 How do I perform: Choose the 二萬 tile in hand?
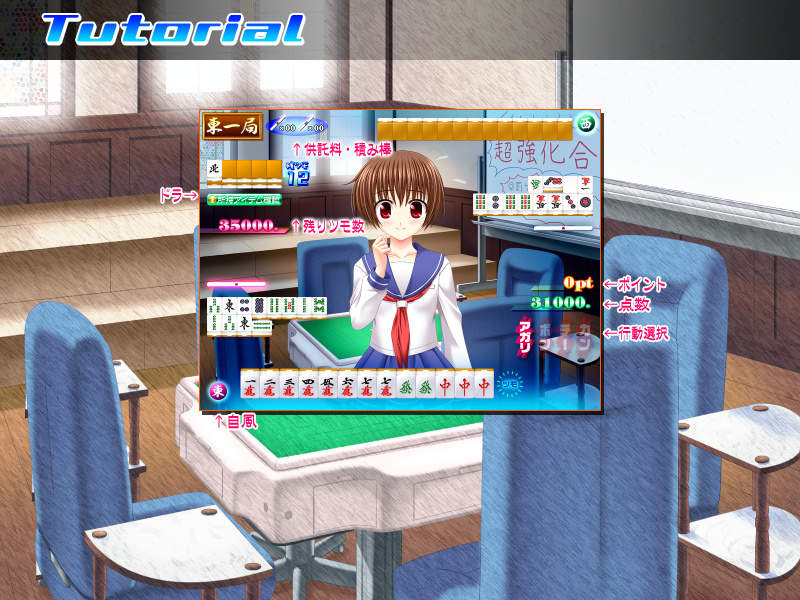click(x=270, y=385)
